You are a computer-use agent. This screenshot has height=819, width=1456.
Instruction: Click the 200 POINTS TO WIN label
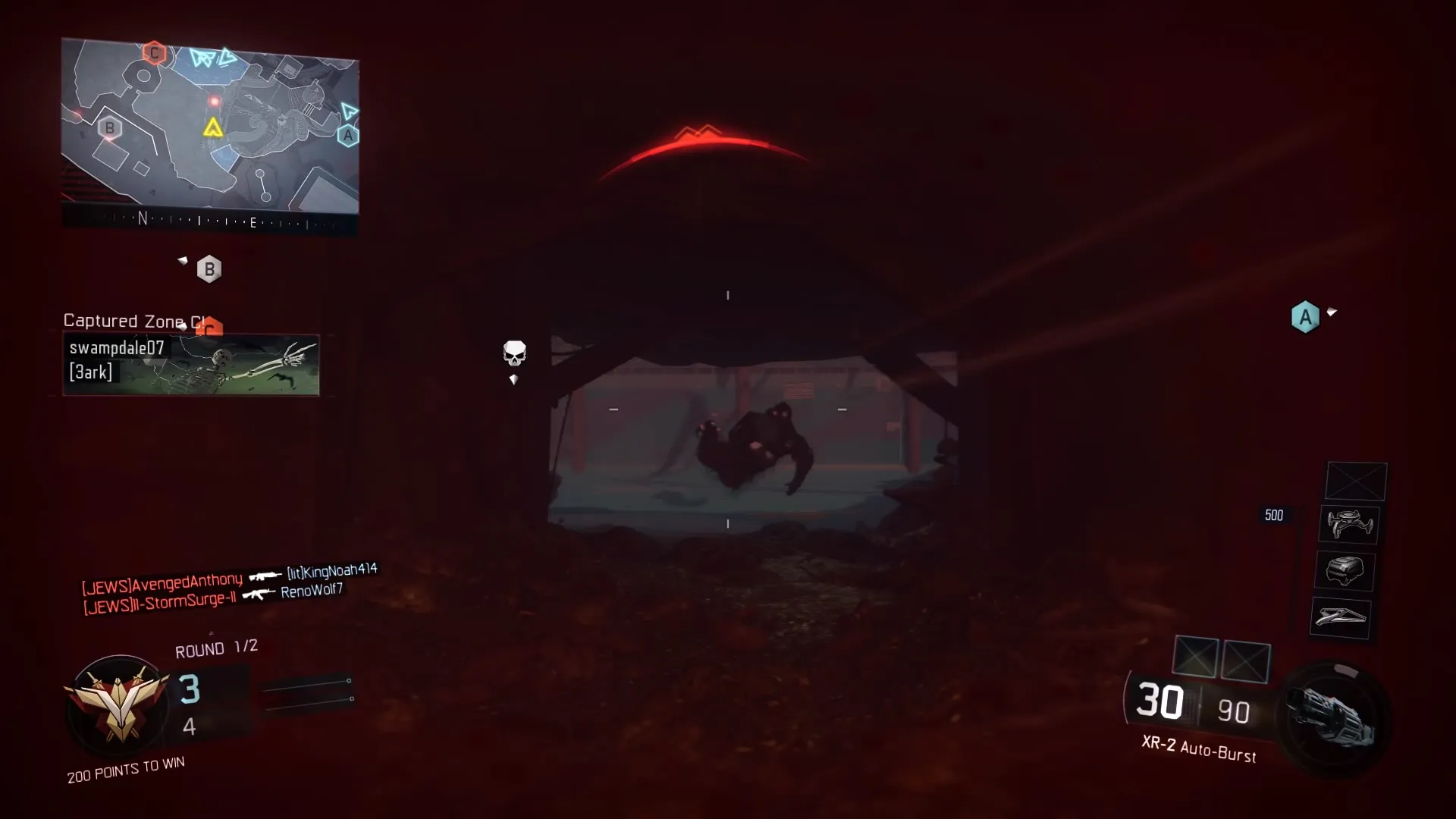[125, 767]
